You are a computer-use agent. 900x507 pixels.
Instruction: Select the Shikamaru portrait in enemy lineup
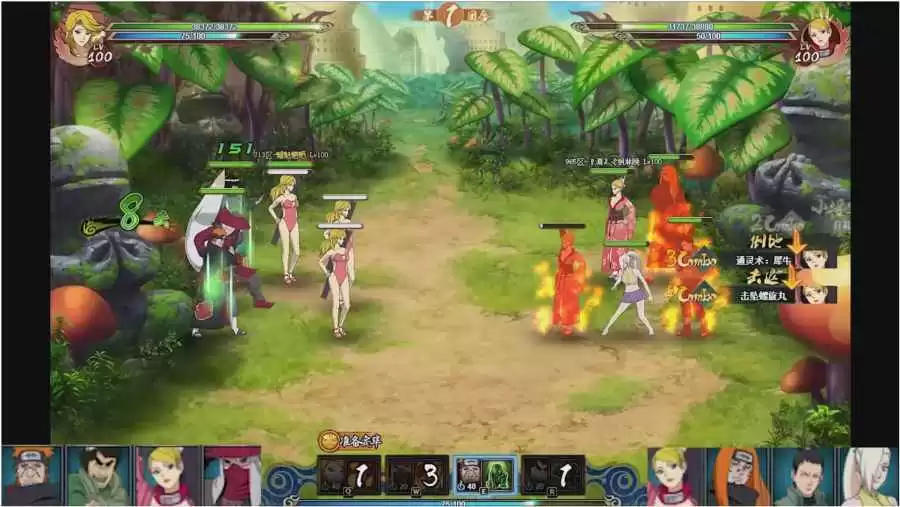(803, 476)
